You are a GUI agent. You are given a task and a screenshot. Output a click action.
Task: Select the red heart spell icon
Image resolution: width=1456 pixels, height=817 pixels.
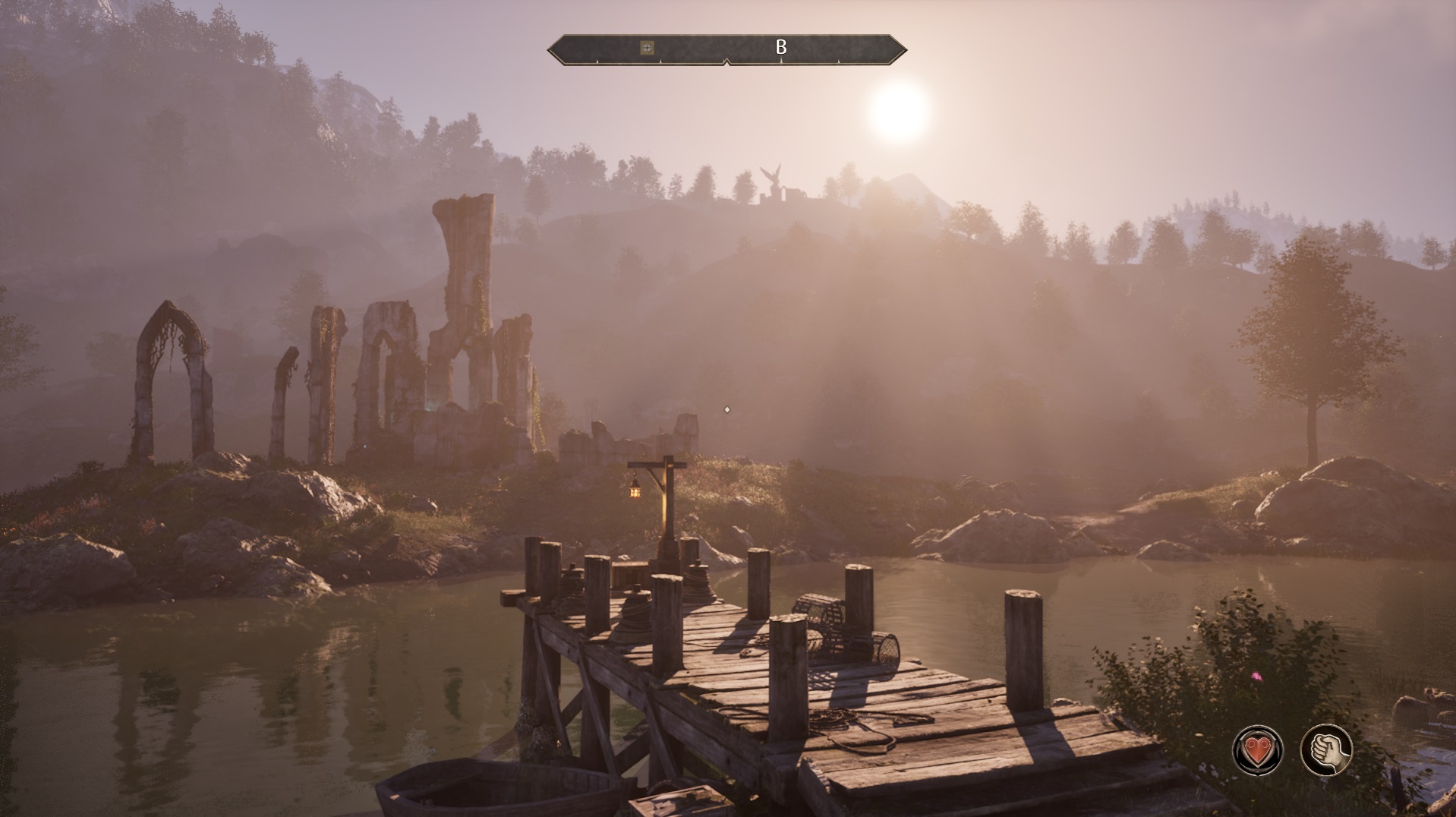1257,750
